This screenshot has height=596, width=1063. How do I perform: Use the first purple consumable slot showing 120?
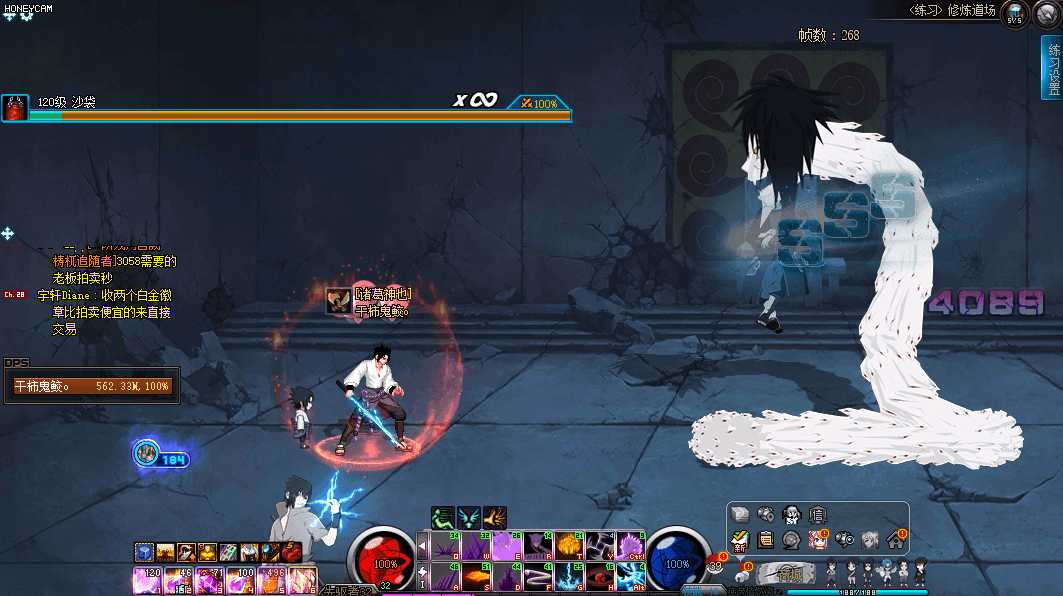(146, 578)
